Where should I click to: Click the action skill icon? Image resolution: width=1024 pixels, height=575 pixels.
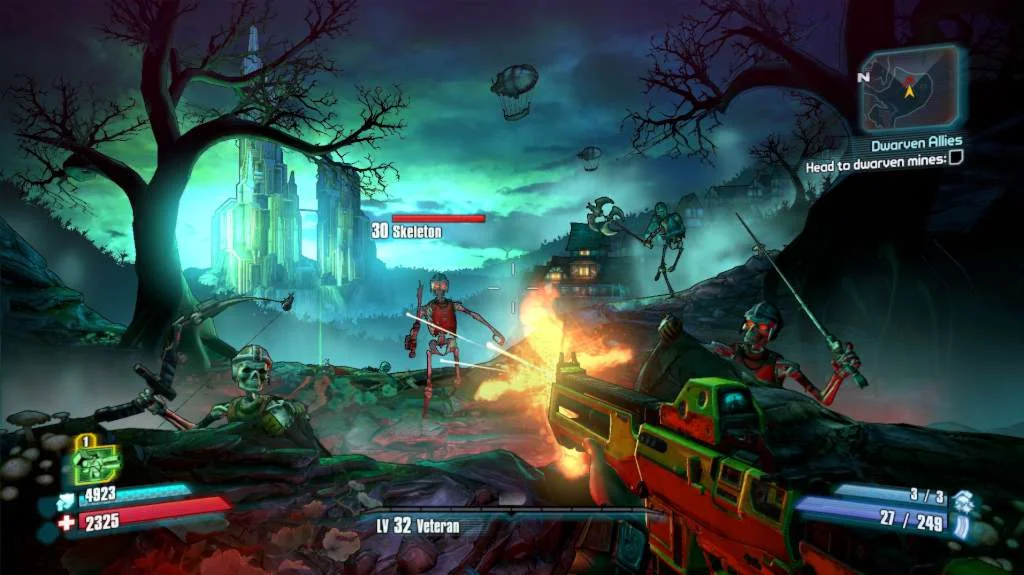96,462
